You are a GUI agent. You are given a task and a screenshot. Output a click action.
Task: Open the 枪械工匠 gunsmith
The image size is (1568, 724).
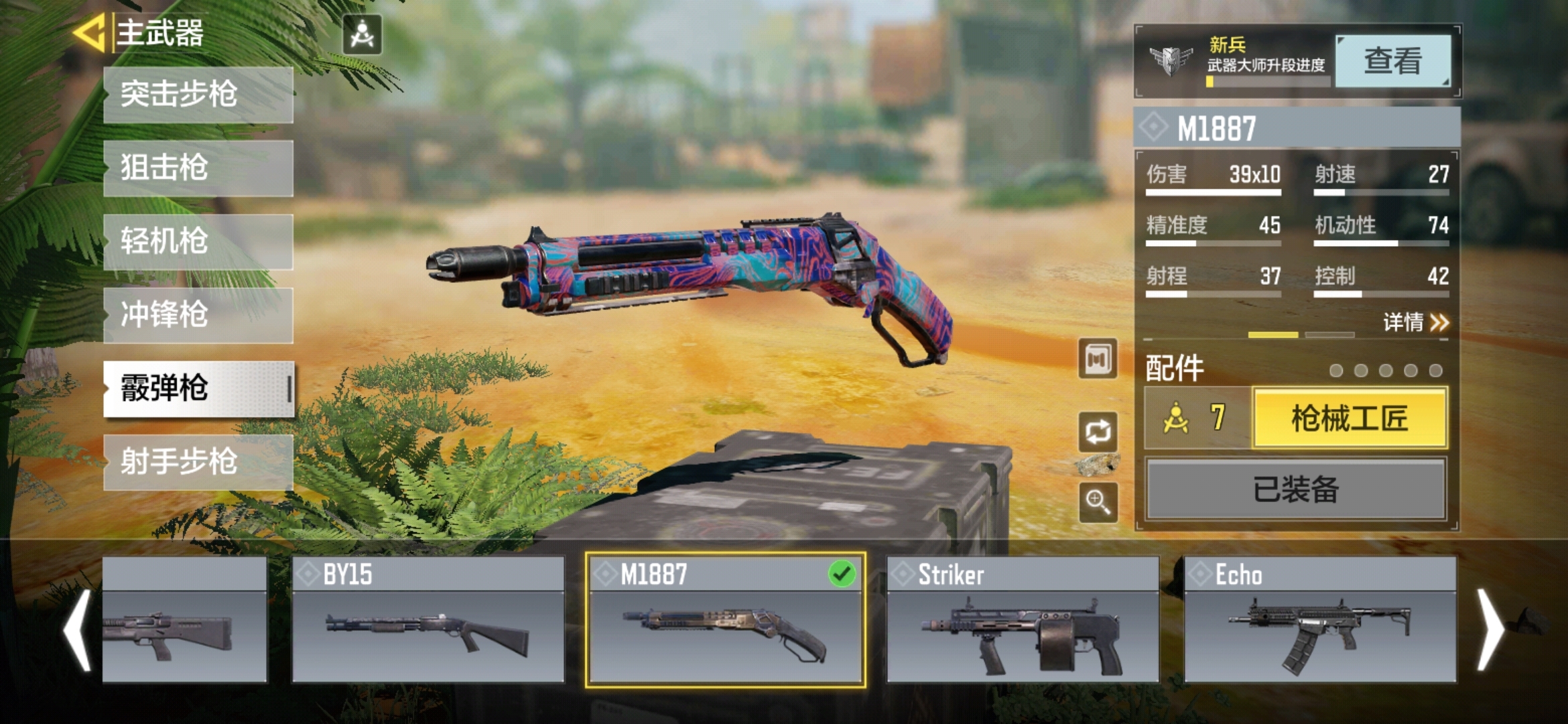coord(1350,418)
